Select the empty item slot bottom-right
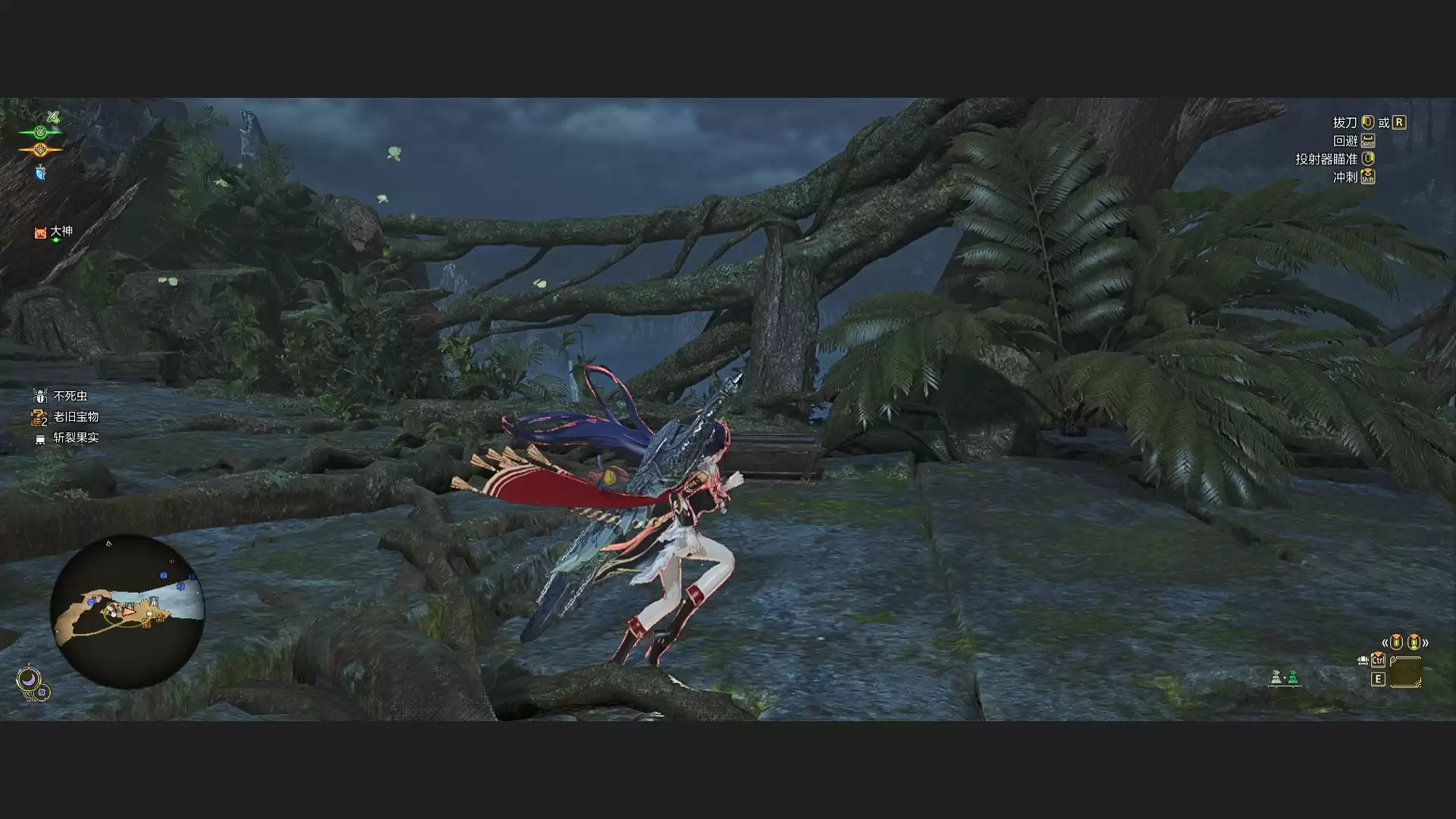The height and width of the screenshot is (819, 1456). point(1407,671)
